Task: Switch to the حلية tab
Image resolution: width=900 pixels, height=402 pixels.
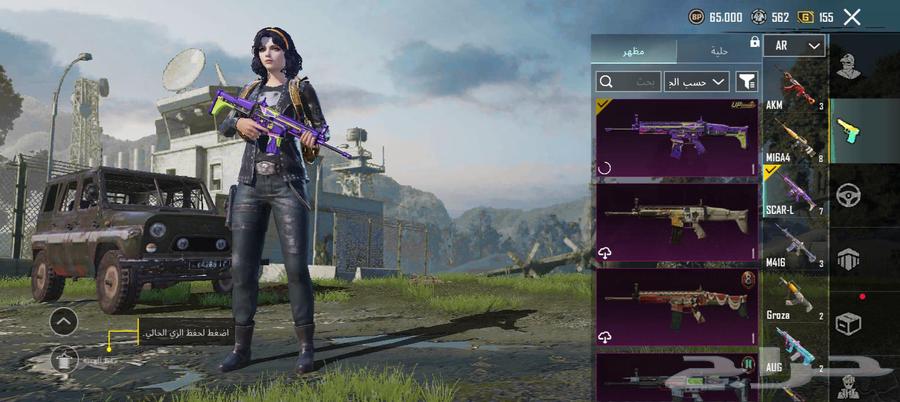Action: [718, 50]
